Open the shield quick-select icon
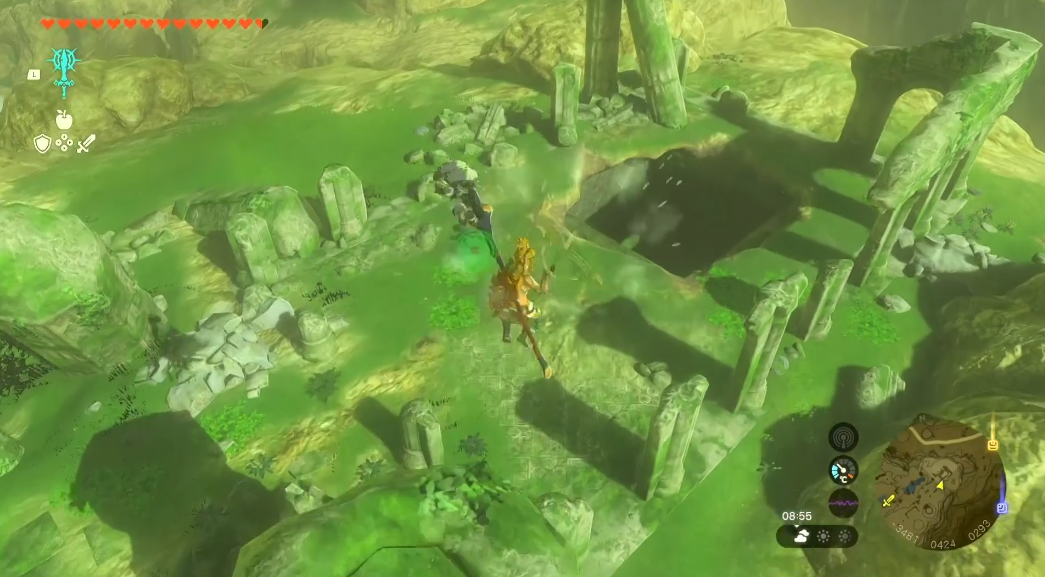This screenshot has width=1045, height=577. point(42,144)
